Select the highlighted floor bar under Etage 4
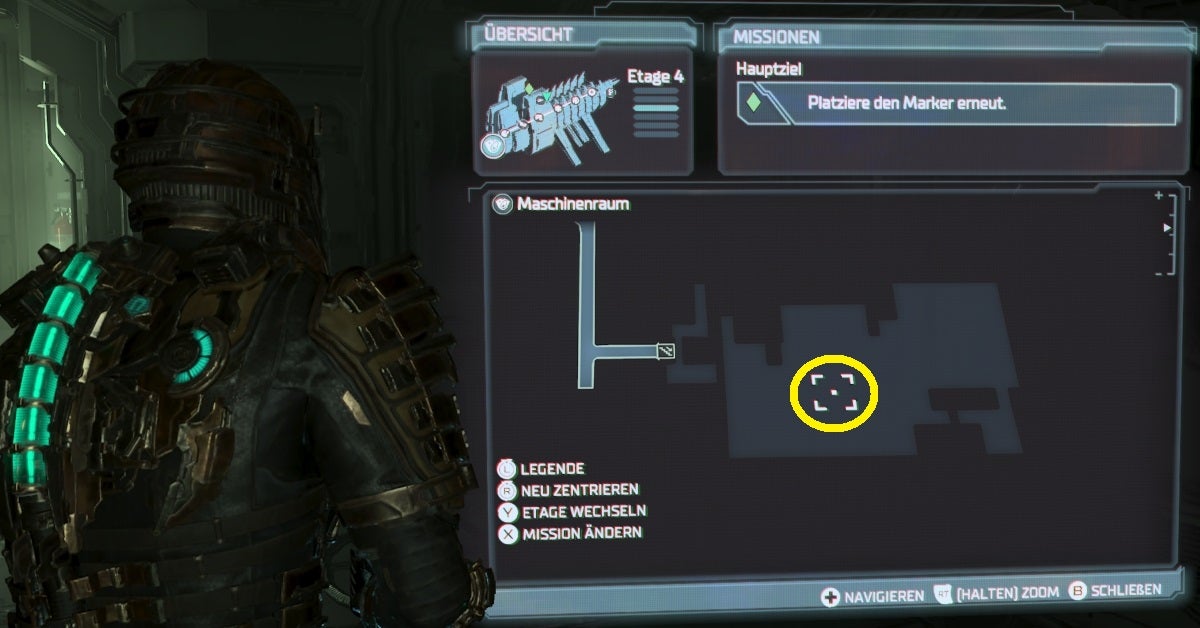This screenshot has width=1200, height=628. 656,108
